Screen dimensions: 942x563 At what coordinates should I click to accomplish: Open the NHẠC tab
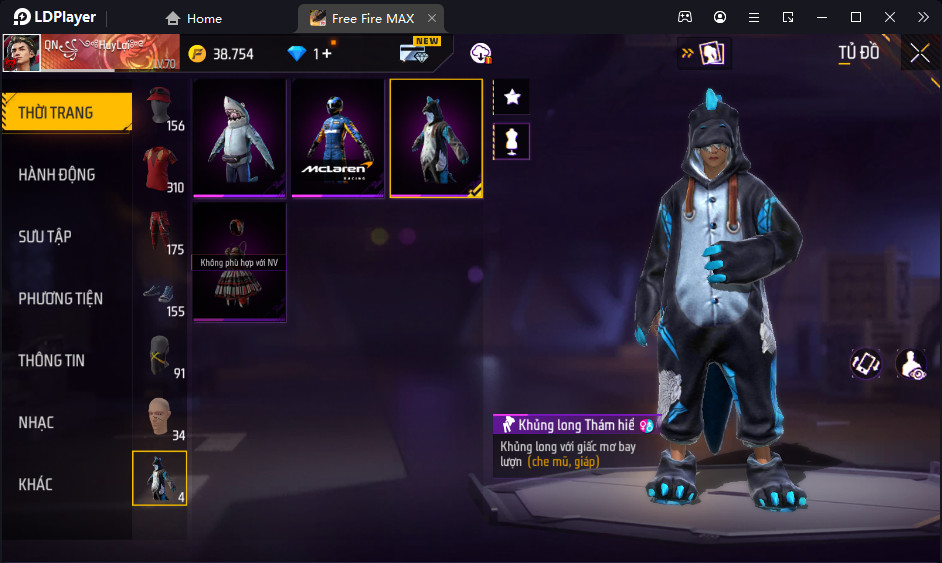click(36, 422)
